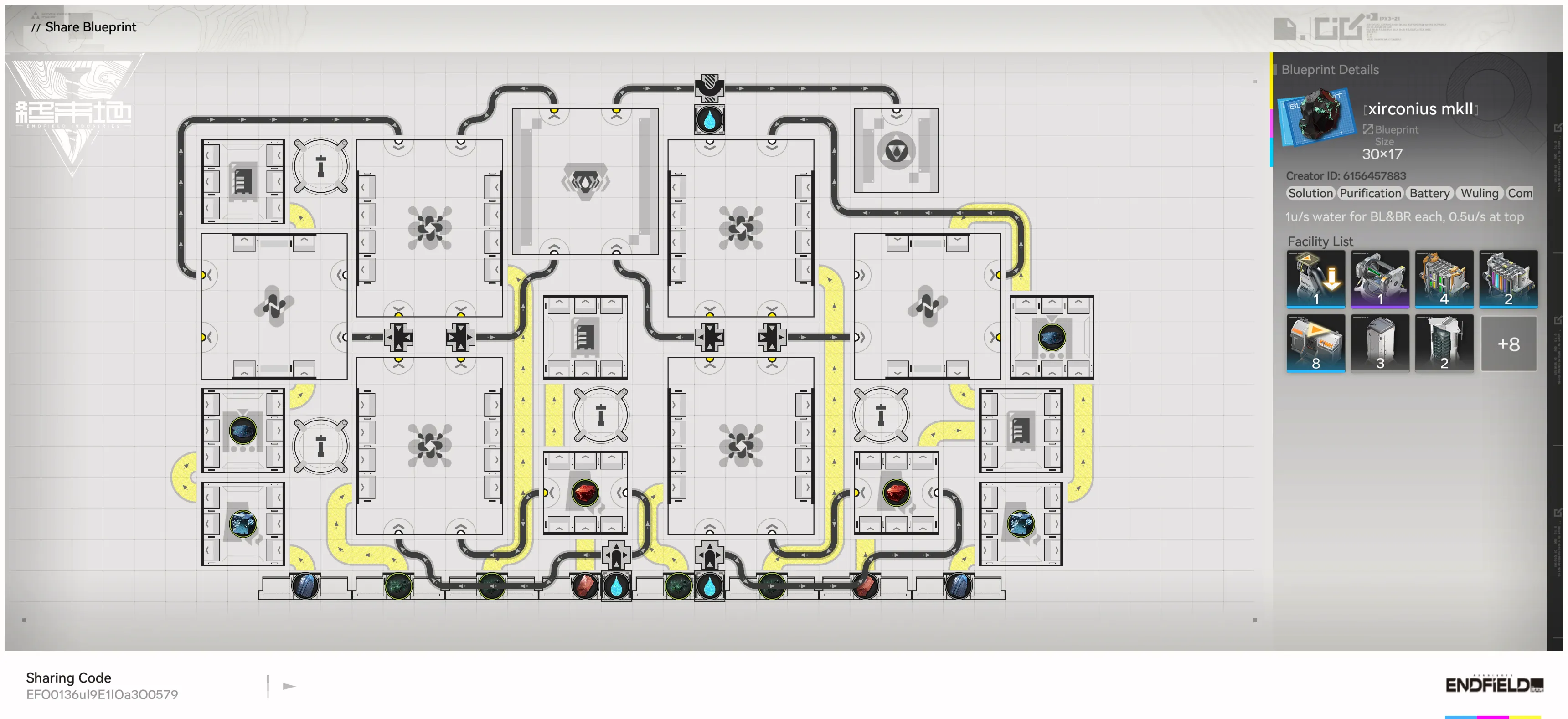This screenshot has width=1568, height=719.
Task: Open the battery rack facility showing count 4
Action: click(x=1445, y=280)
